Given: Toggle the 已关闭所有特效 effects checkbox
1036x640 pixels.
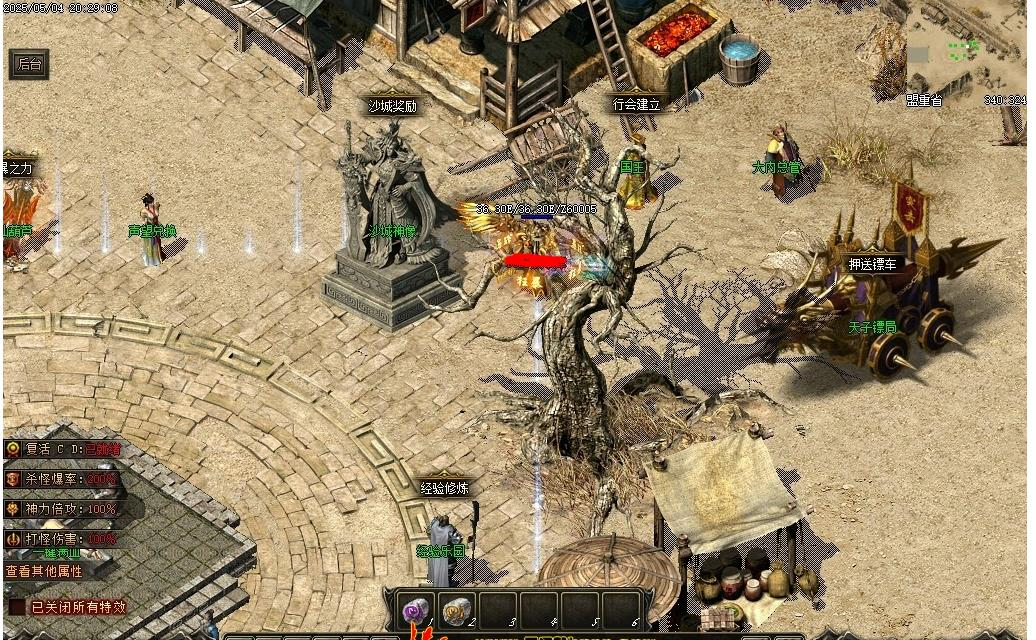Looking at the screenshot, I should pos(18,606).
